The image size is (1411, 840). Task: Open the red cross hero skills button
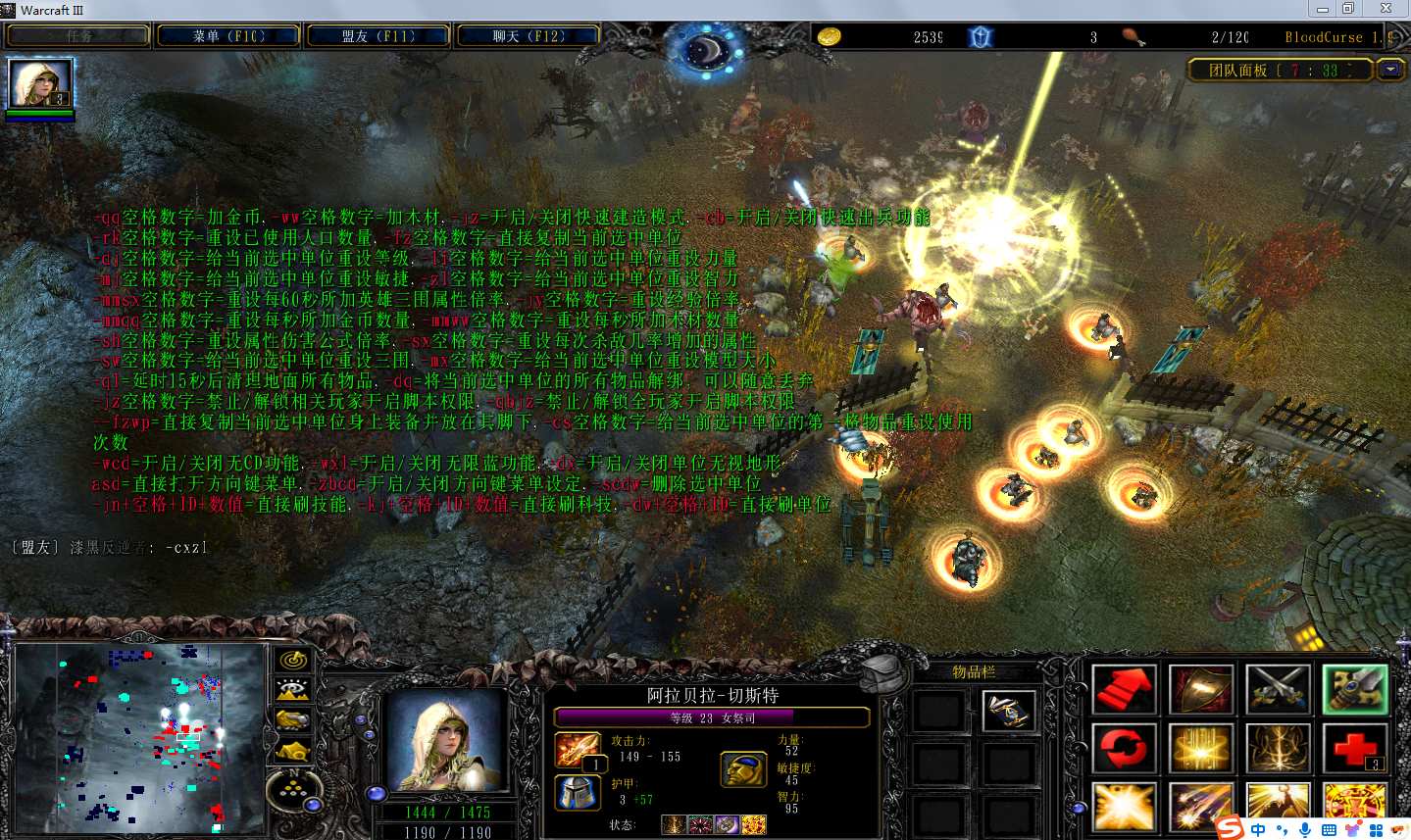point(1354,750)
